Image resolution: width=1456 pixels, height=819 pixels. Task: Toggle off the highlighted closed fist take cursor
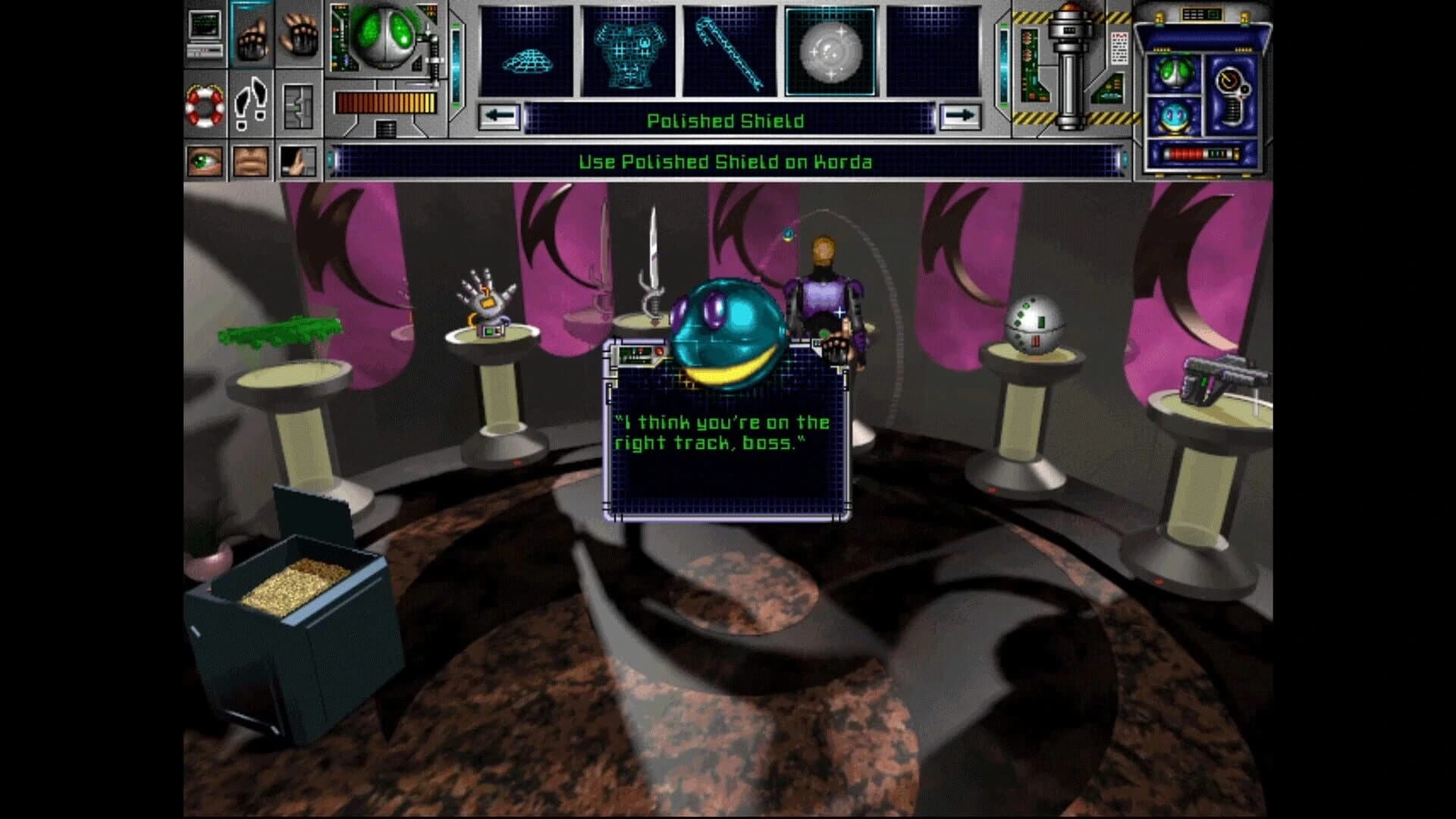click(253, 39)
